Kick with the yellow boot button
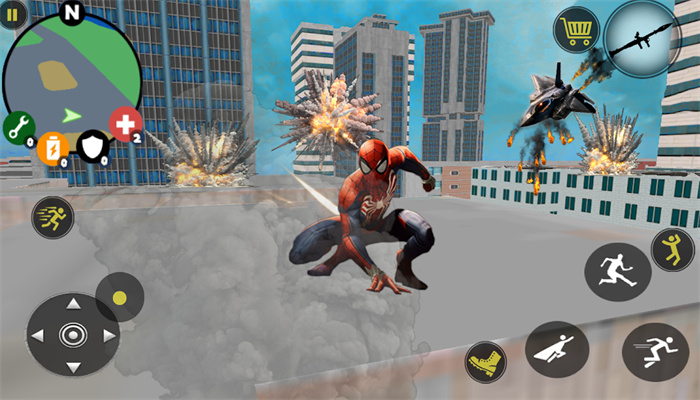 pos(487,361)
